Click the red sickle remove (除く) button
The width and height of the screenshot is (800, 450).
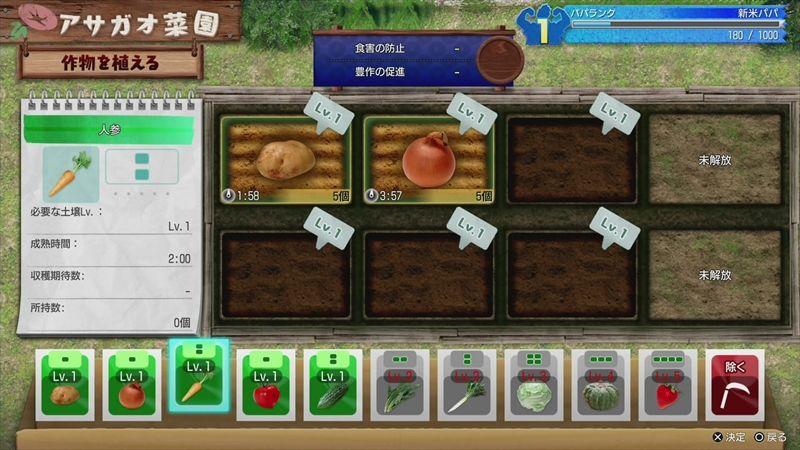pos(735,385)
